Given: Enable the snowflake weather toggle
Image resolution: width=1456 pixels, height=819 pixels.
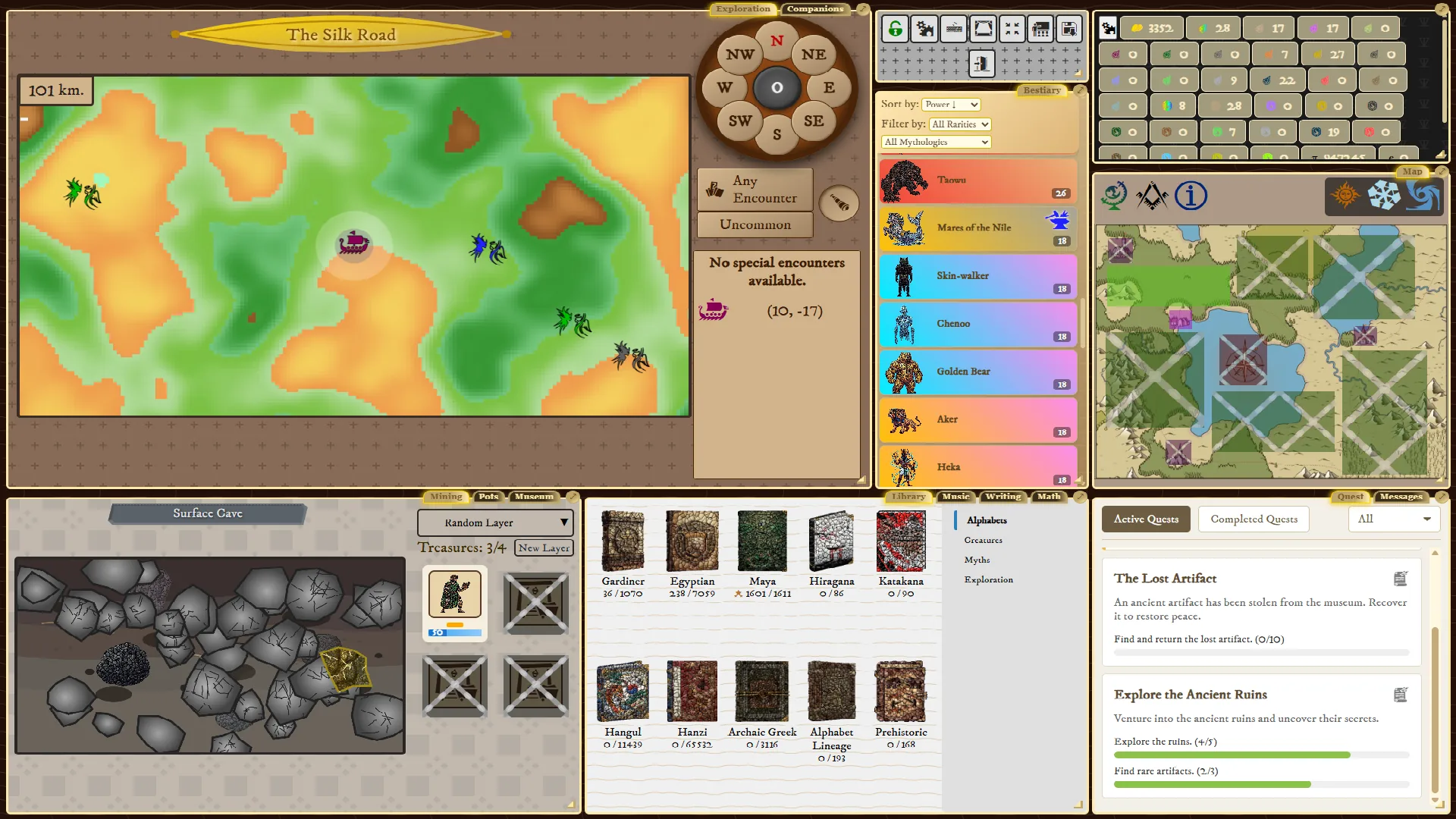Looking at the screenshot, I should pyautogui.click(x=1385, y=196).
